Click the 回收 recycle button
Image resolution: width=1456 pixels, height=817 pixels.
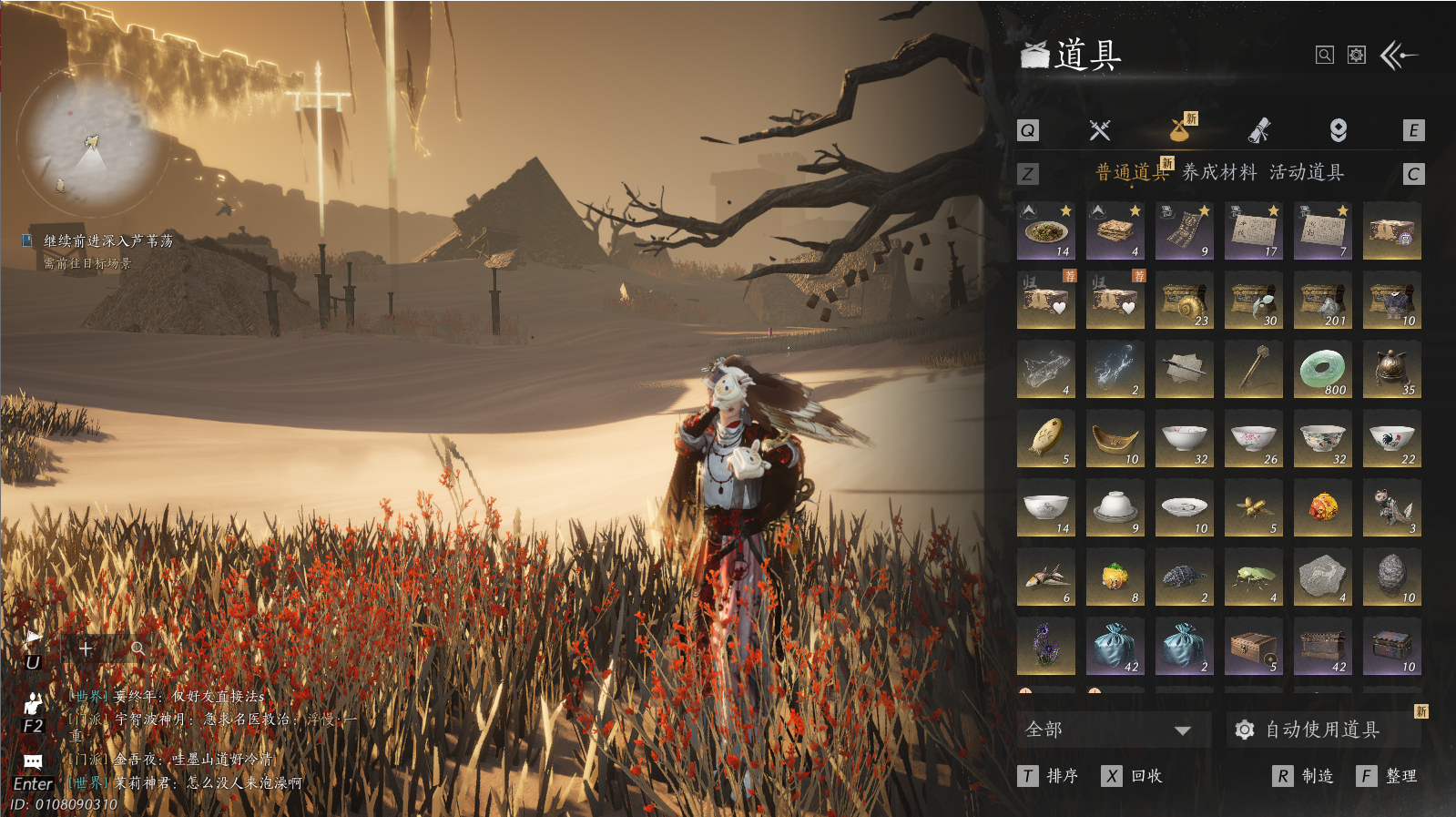(x=1134, y=776)
